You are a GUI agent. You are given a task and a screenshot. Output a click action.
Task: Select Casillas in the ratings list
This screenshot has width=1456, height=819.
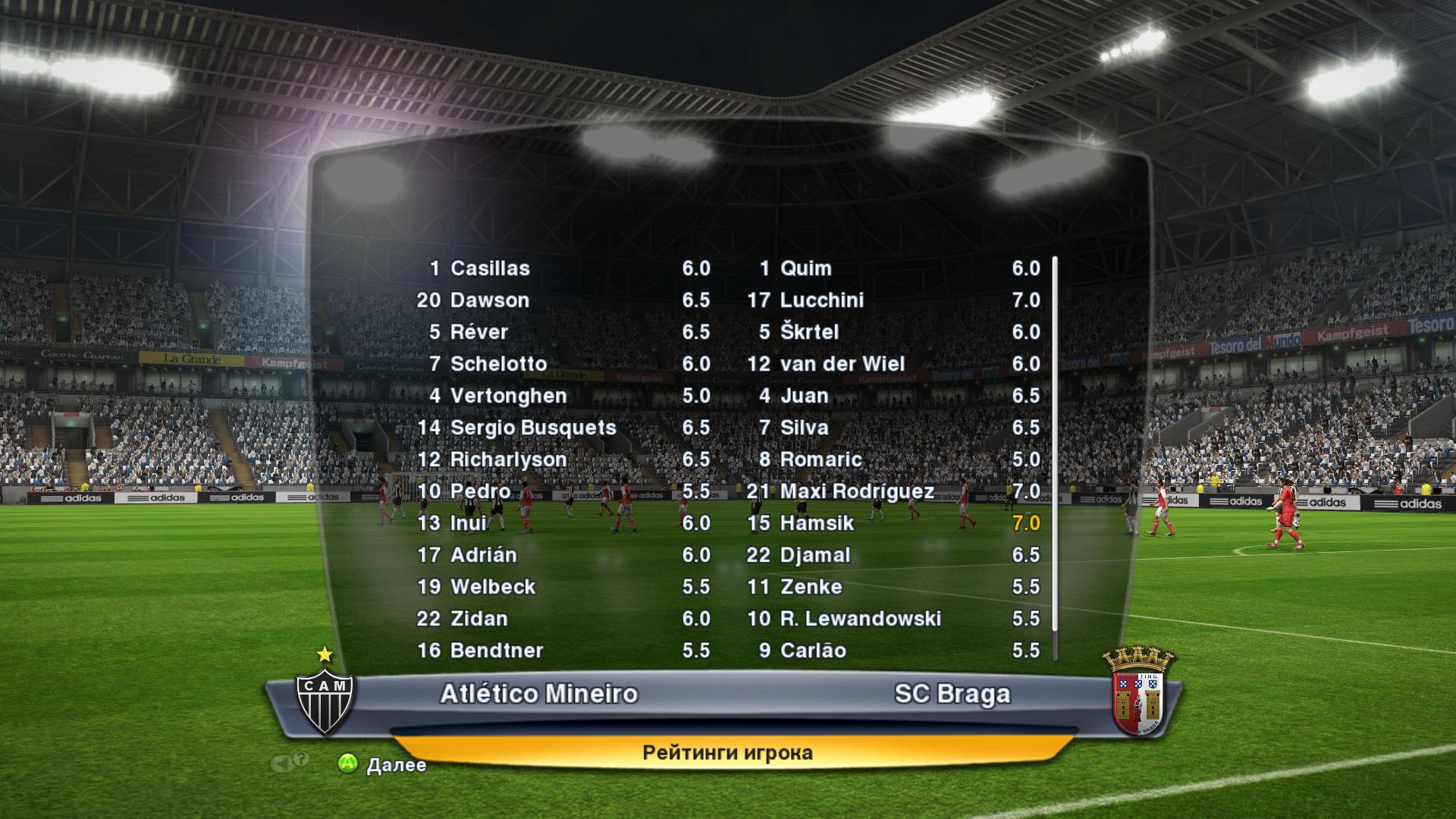(490, 268)
